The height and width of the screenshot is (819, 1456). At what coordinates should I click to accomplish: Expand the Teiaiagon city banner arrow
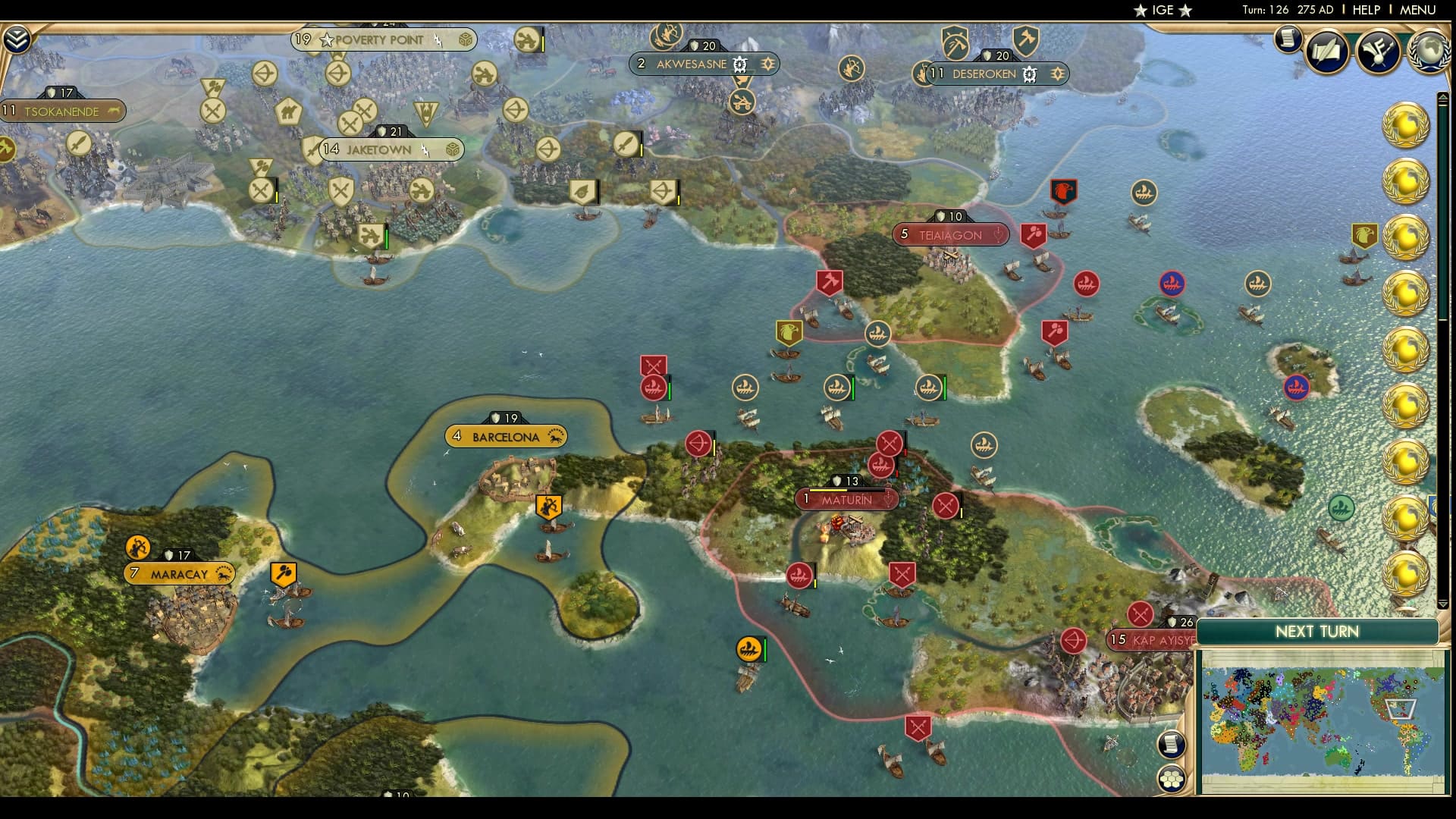tap(997, 235)
